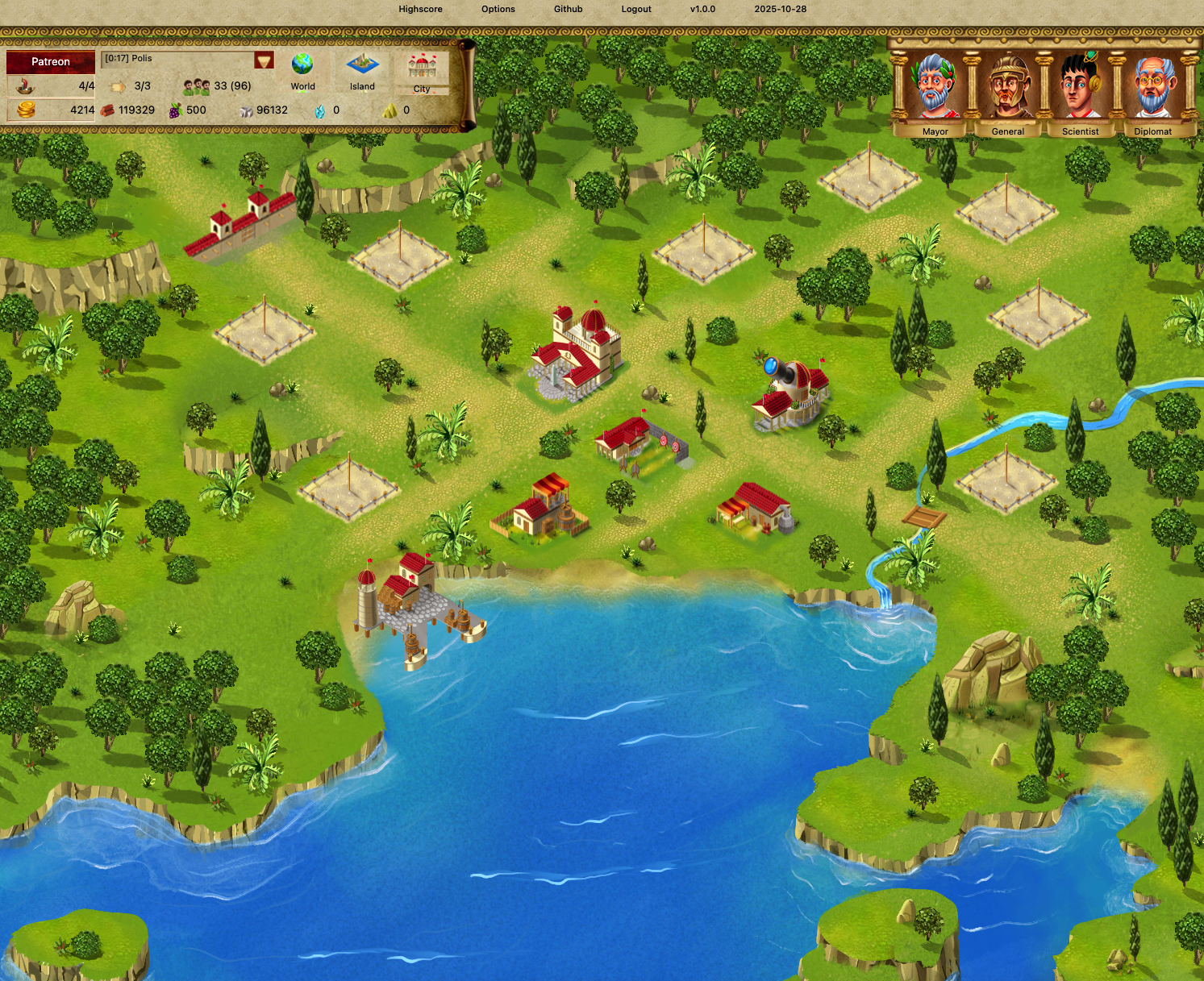
Task: Expand the Polis city dropdown
Action: (x=264, y=60)
